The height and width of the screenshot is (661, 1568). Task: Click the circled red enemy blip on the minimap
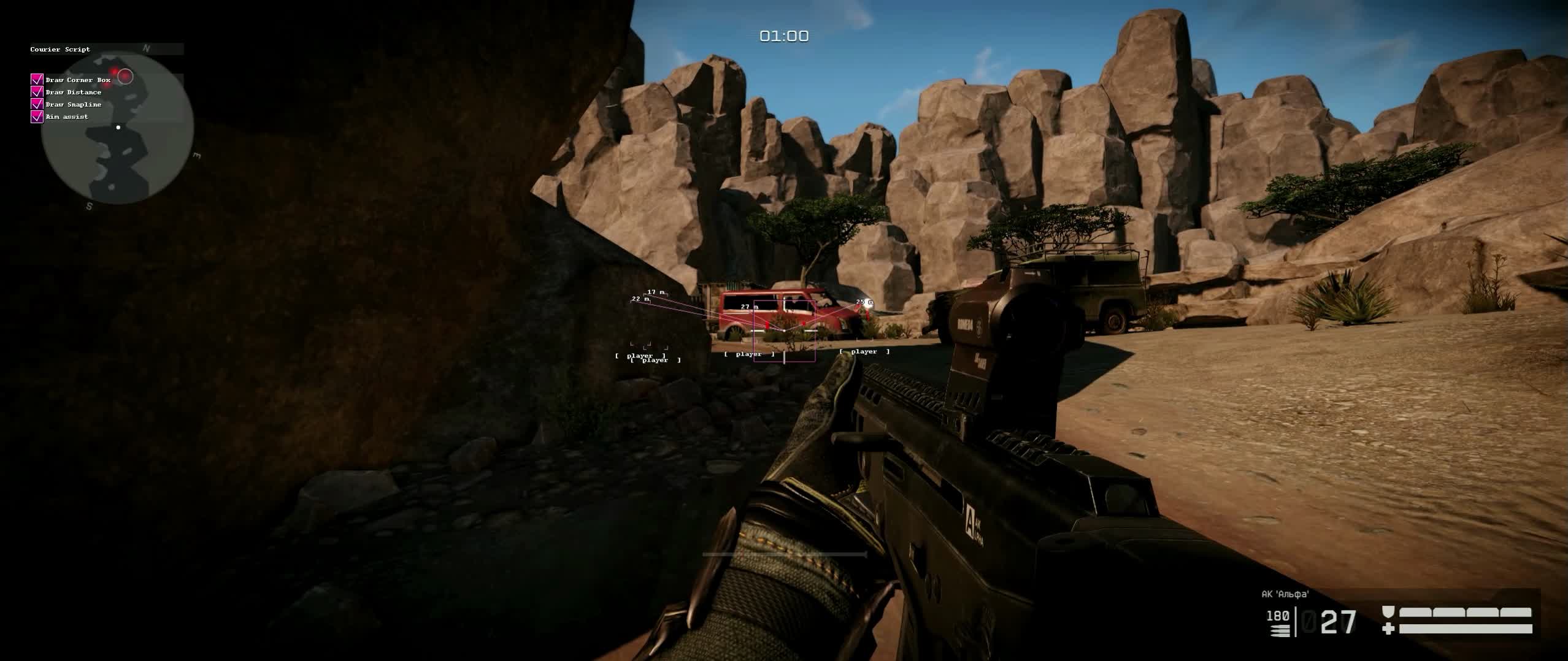click(125, 76)
